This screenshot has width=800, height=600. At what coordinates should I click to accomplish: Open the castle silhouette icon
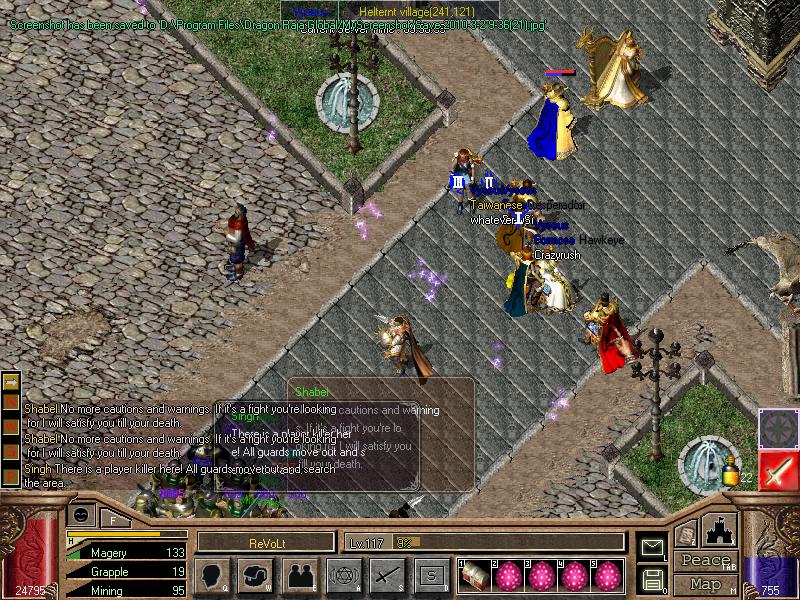point(720,530)
